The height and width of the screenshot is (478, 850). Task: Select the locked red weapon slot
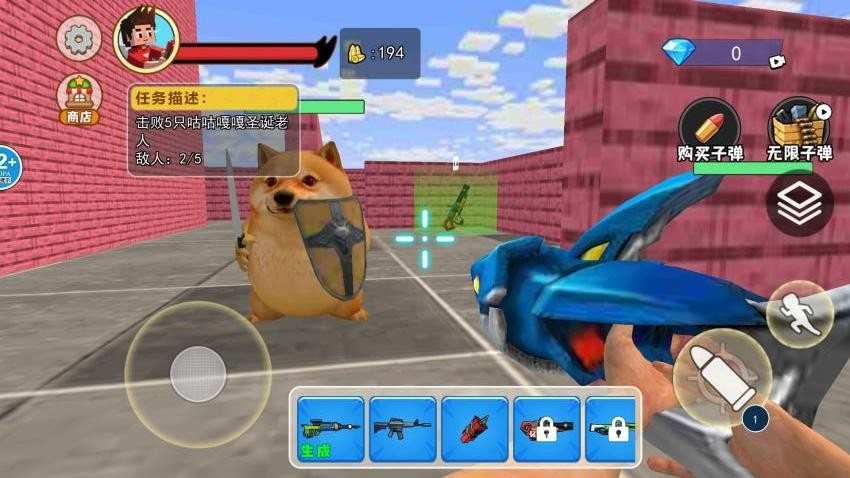pos(546,430)
